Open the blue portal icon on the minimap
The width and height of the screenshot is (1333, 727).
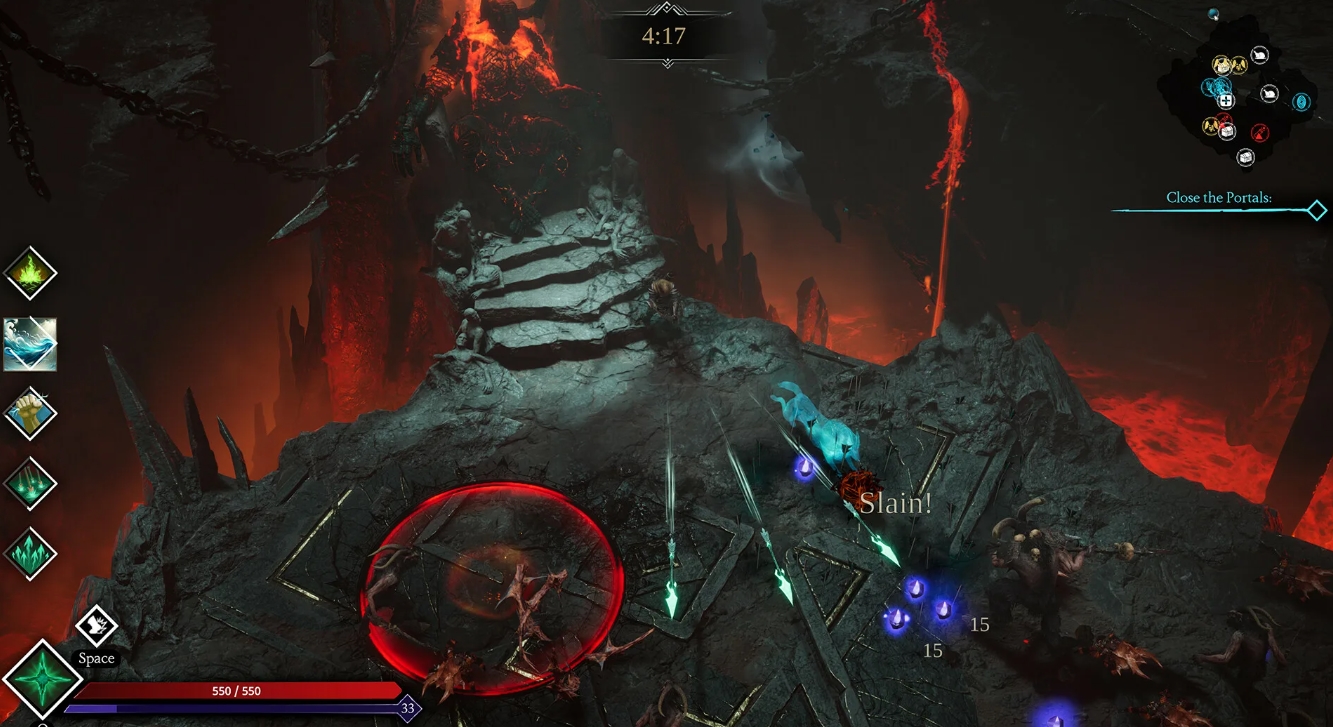[1301, 102]
